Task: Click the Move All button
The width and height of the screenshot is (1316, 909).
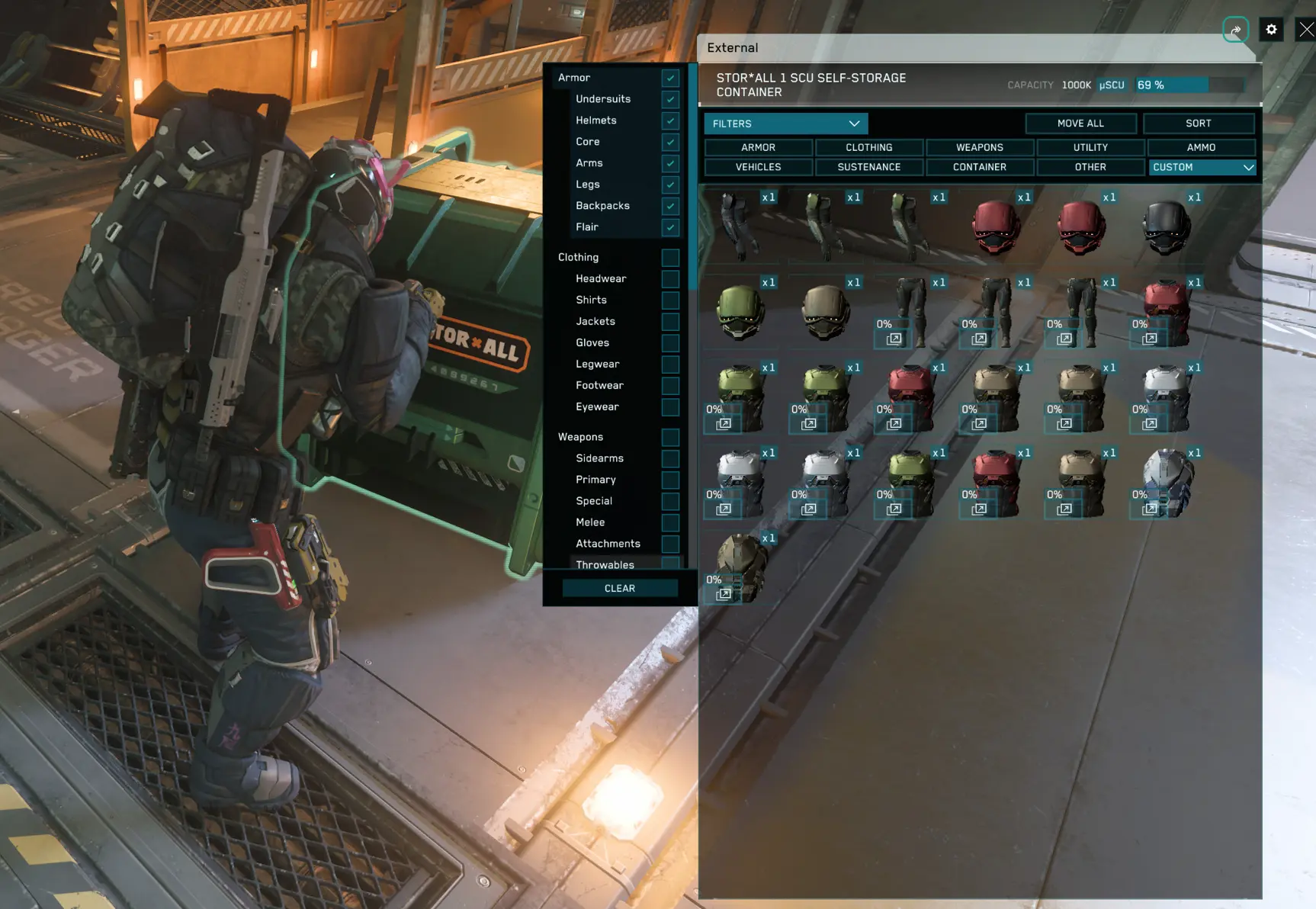Action: click(x=1080, y=124)
